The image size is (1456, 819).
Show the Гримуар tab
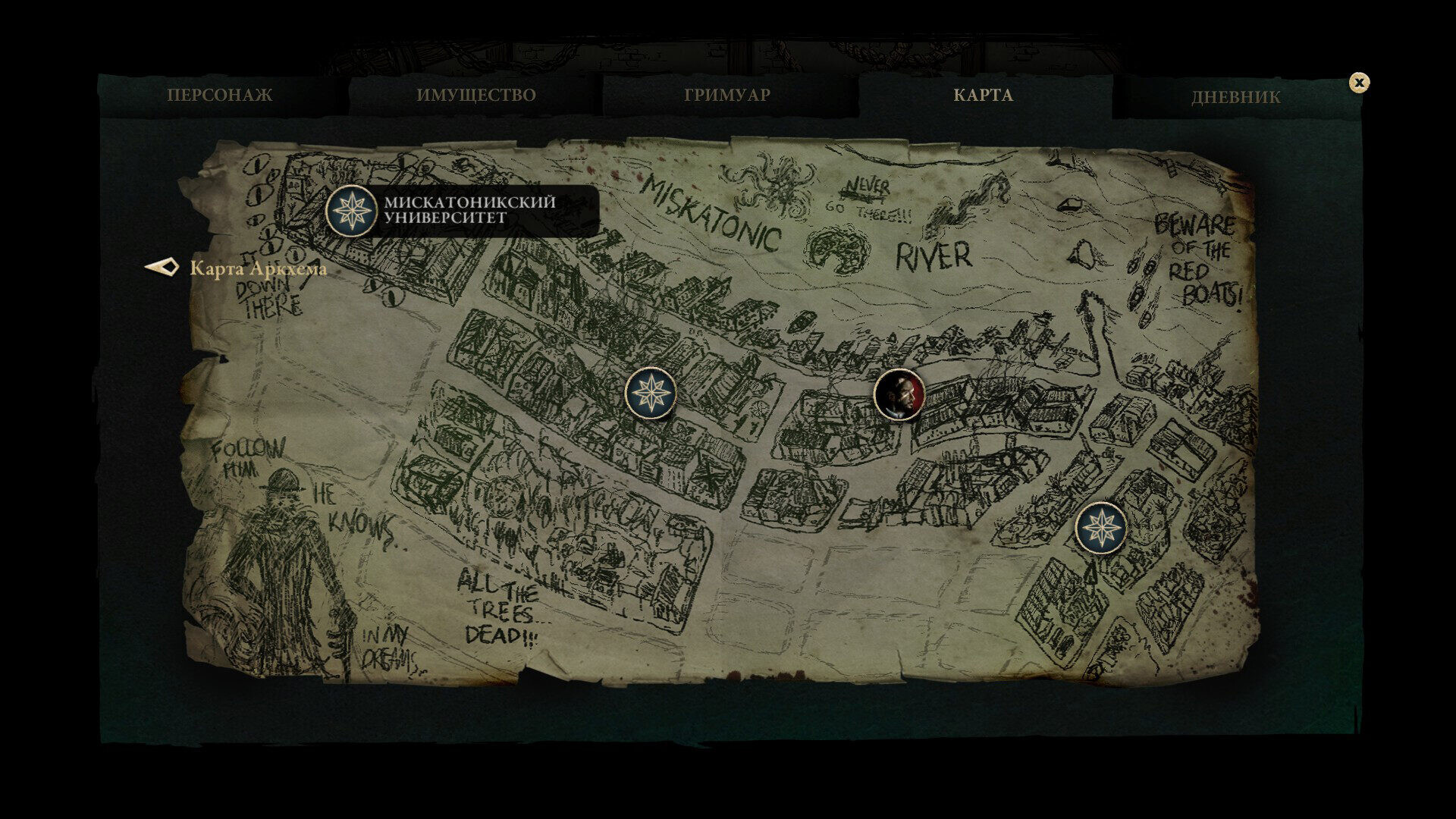tap(726, 96)
